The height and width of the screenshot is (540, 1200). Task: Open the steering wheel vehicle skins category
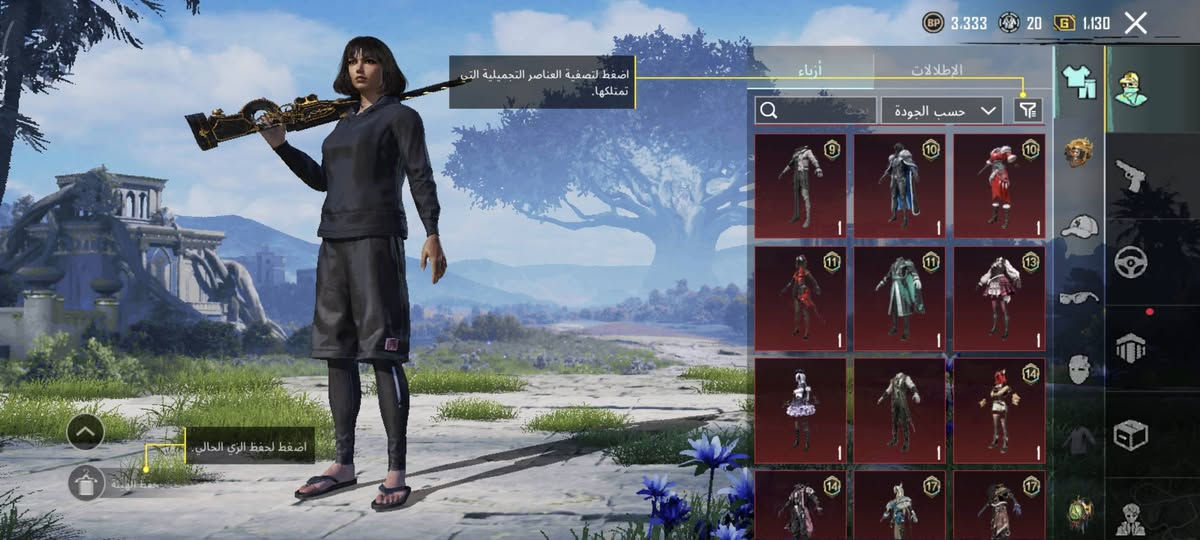point(1131,262)
